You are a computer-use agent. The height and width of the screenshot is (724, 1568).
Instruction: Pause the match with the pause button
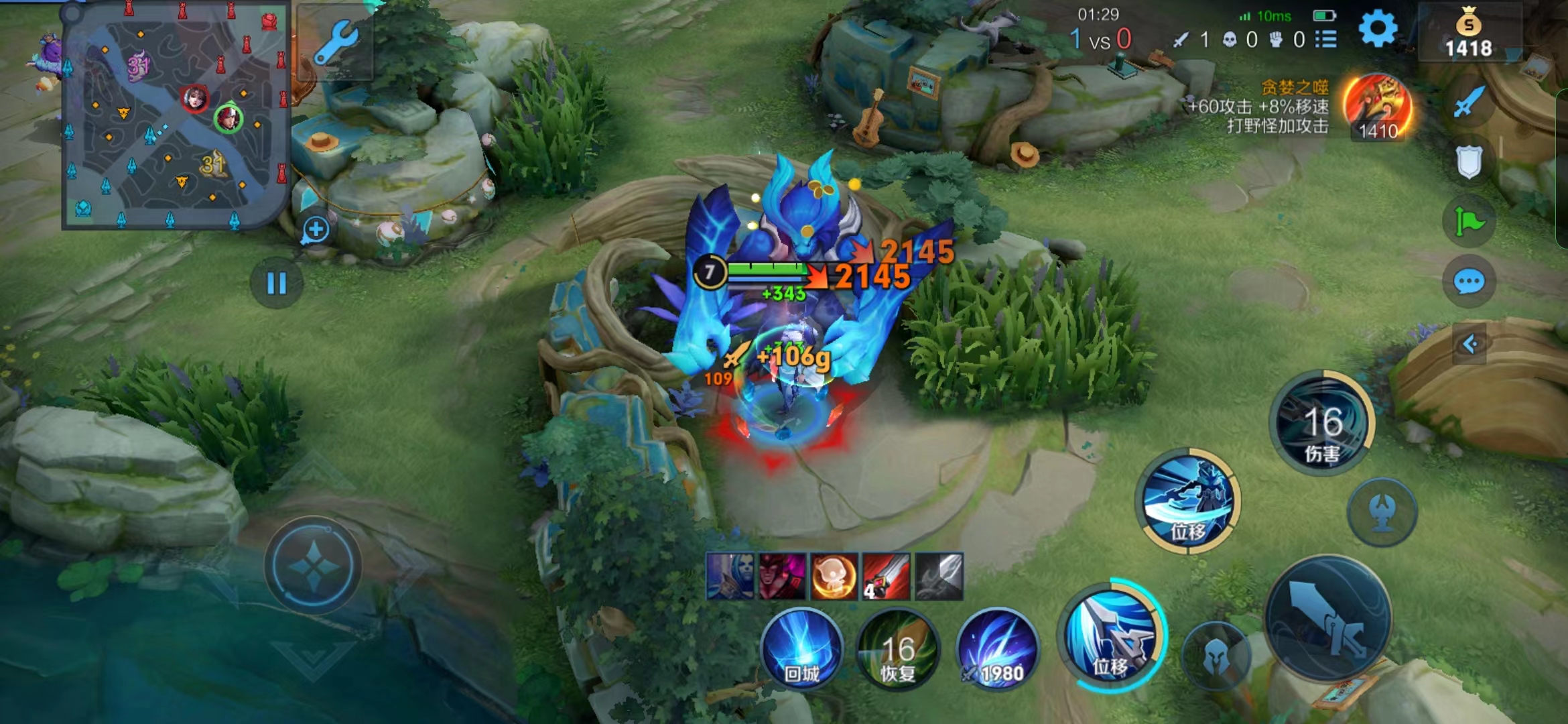tap(276, 283)
